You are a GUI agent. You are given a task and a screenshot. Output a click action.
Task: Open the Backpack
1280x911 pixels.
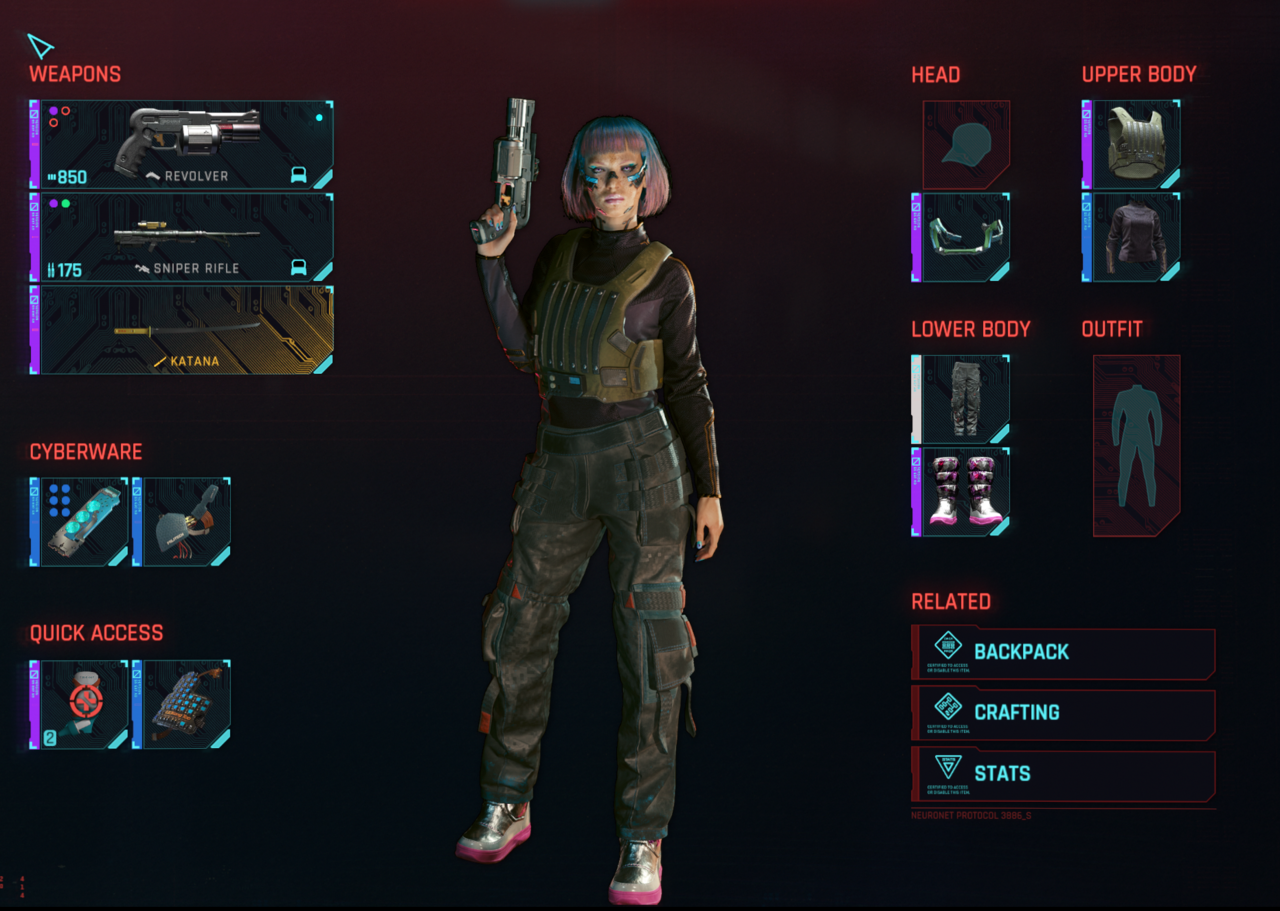click(x=1063, y=653)
